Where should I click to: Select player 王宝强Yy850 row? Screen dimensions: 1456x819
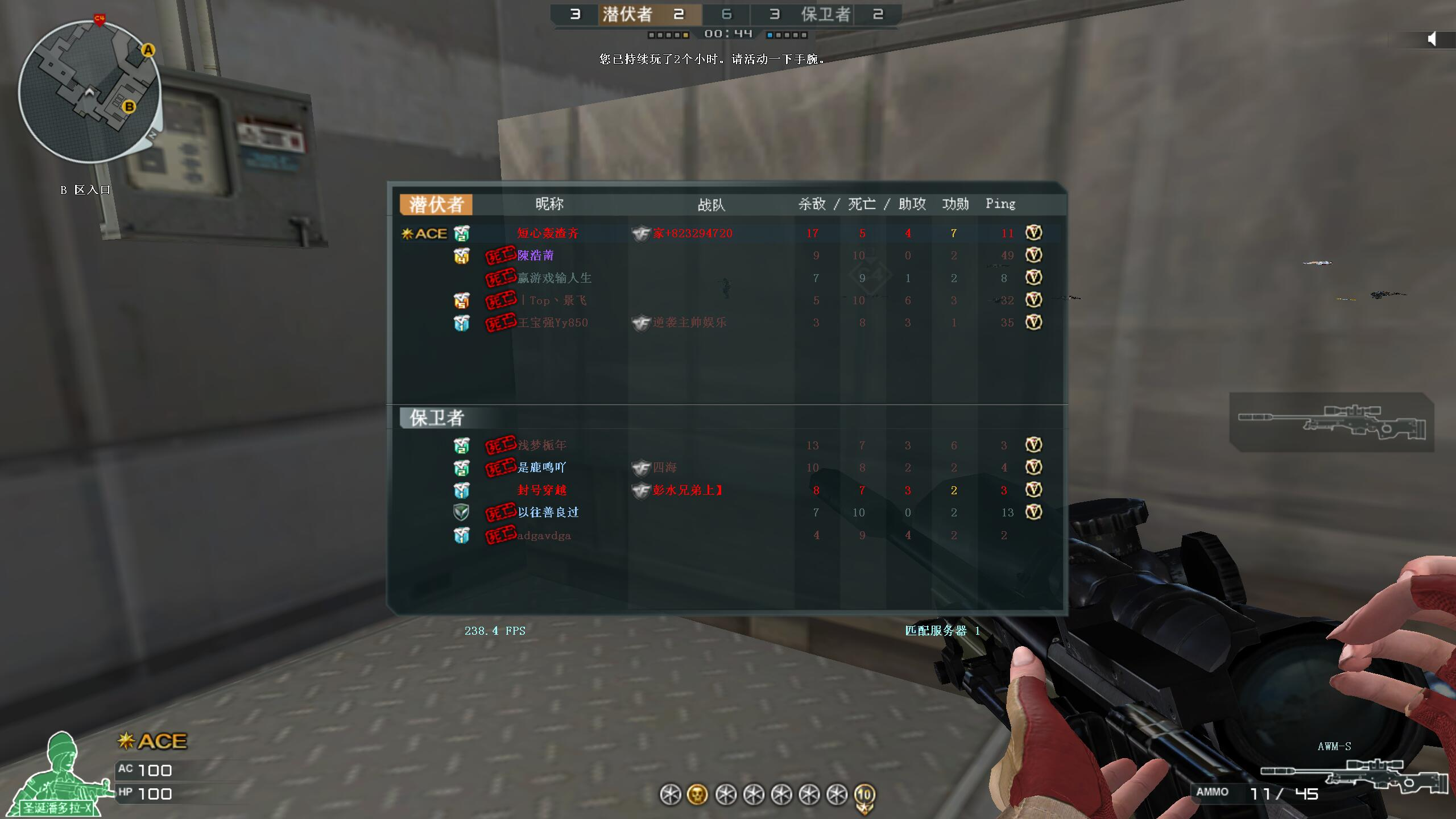[552, 323]
